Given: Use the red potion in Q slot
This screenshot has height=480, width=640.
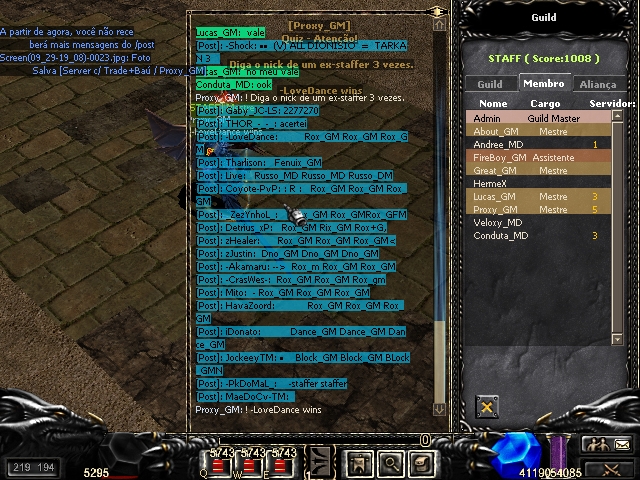Looking at the screenshot, I should pyautogui.click(x=220, y=465).
